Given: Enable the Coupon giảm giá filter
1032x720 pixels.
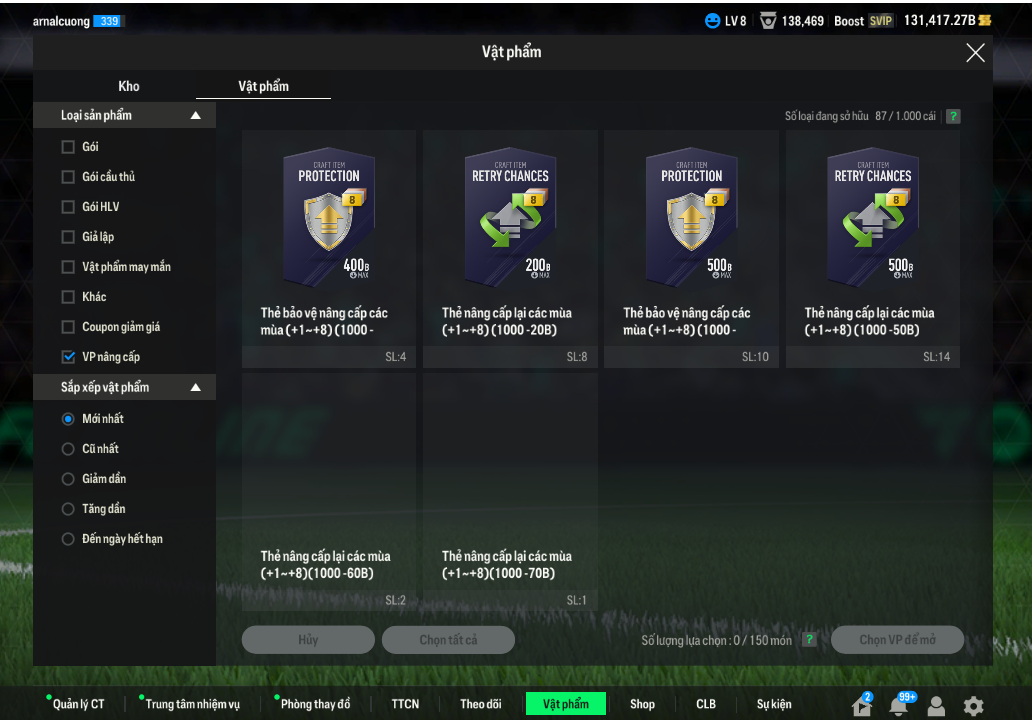Looking at the screenshot, I should pos(68,327).
